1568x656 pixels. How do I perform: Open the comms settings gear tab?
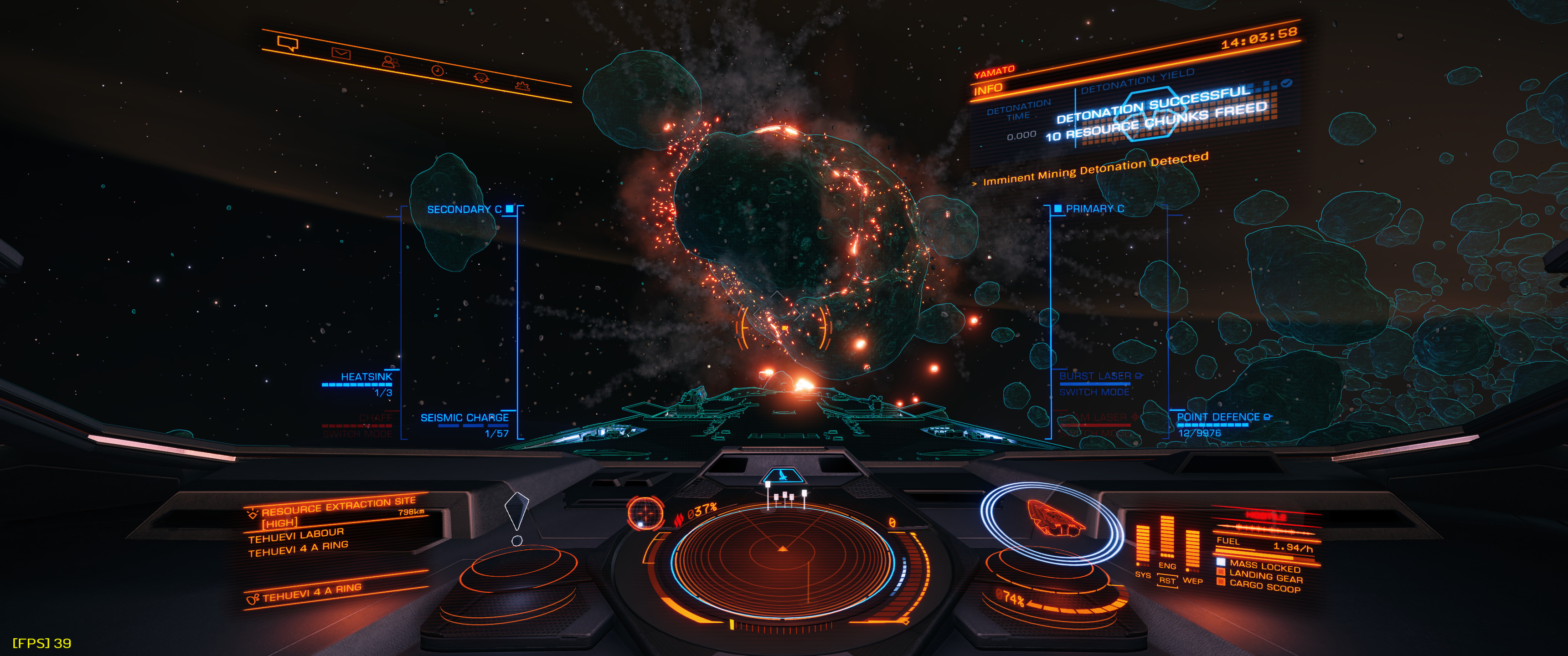(522, 87)
